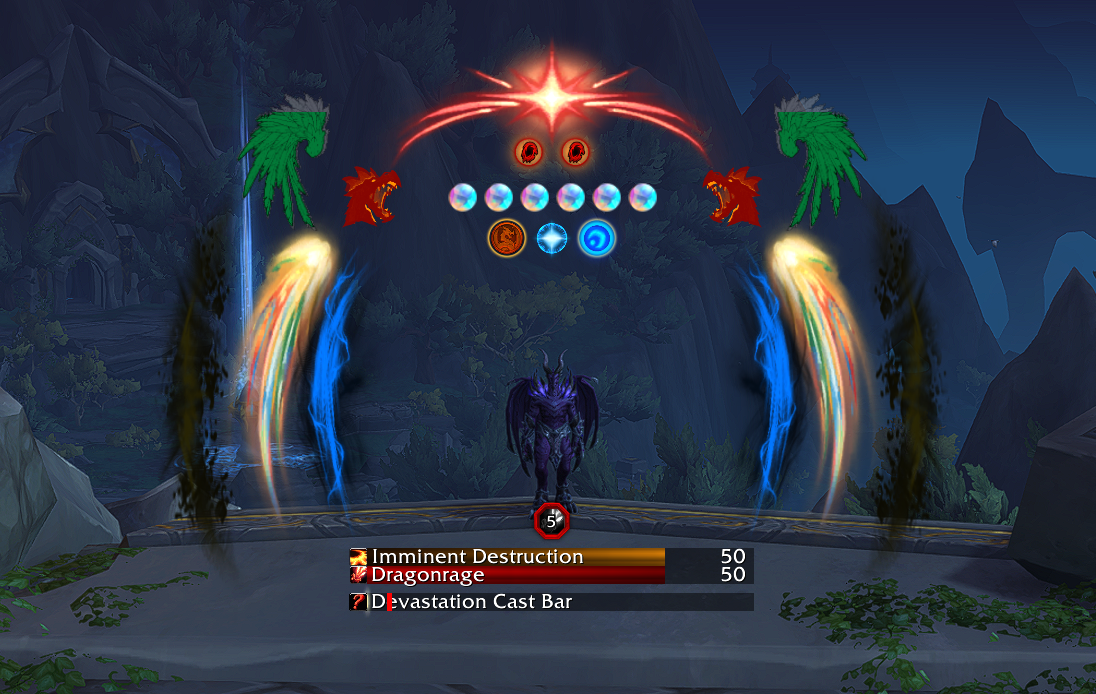Click the orange dragon emblem icon

[505, 239]
